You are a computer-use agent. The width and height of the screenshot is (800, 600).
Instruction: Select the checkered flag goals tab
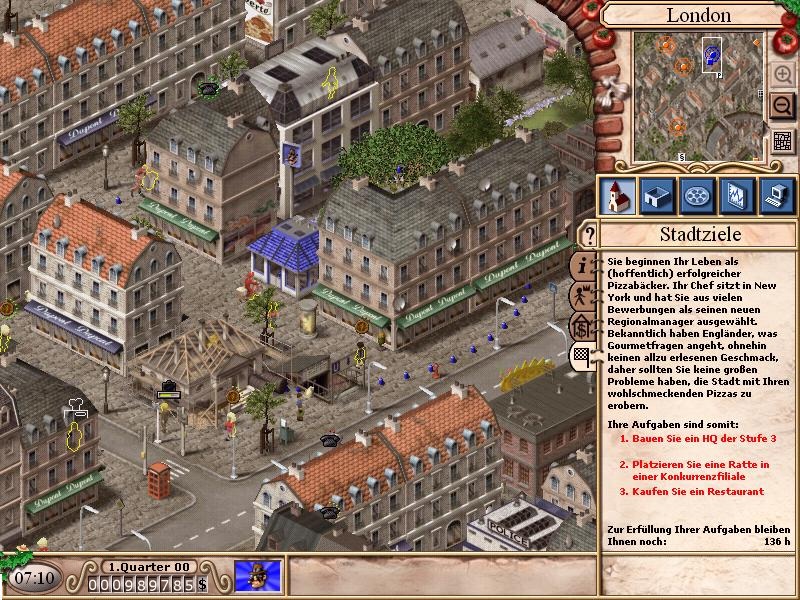583,355
